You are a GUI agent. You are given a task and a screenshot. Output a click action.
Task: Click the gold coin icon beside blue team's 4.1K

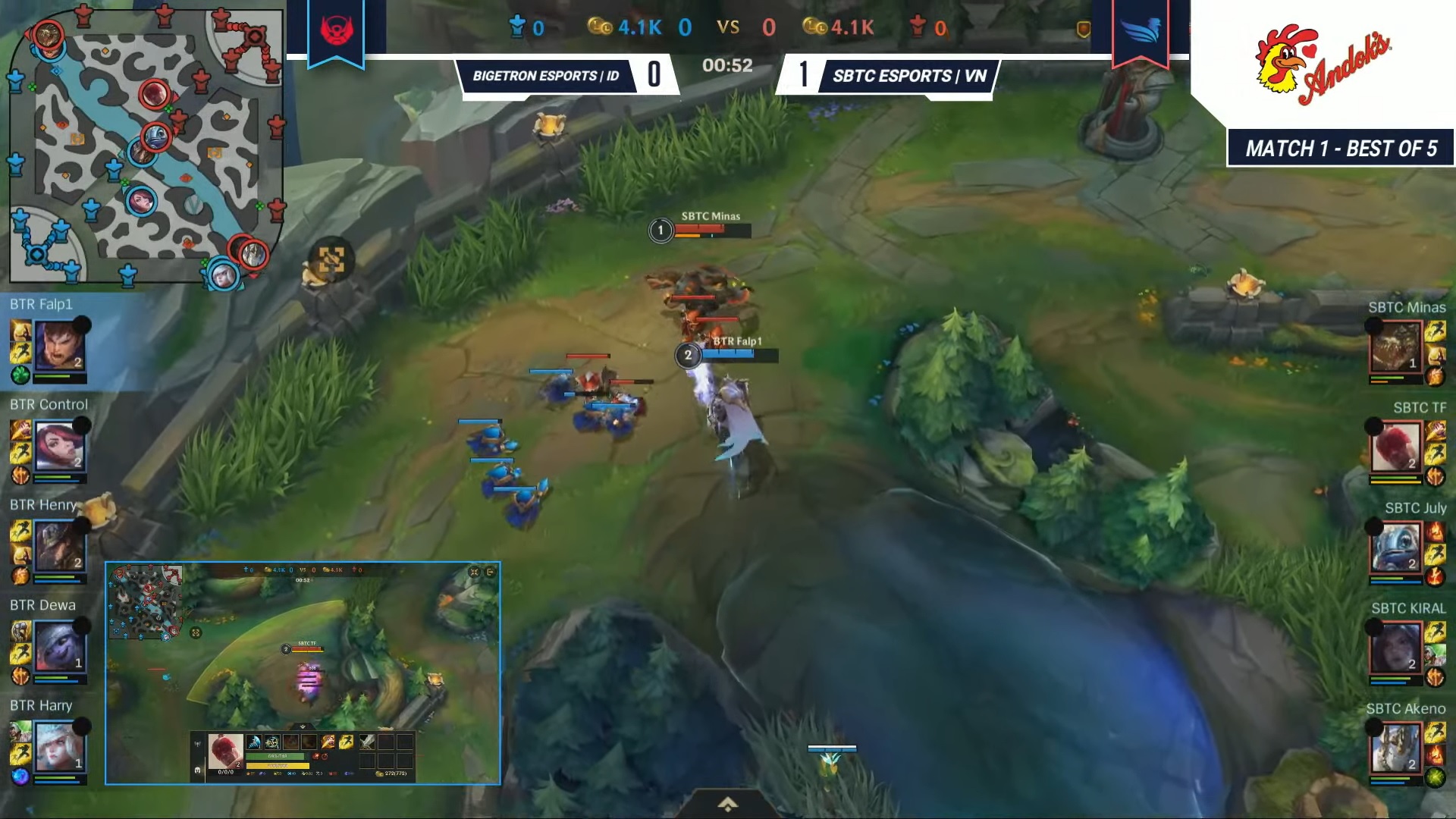tap(599, 28)
